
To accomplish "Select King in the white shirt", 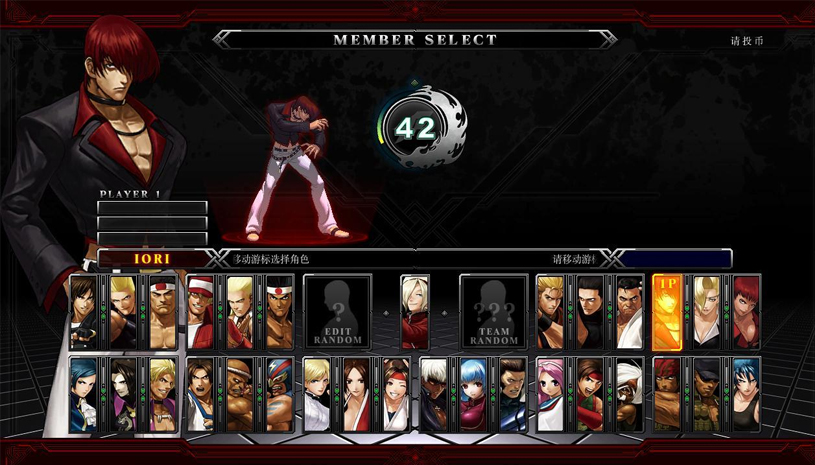I will click(318, 395).
